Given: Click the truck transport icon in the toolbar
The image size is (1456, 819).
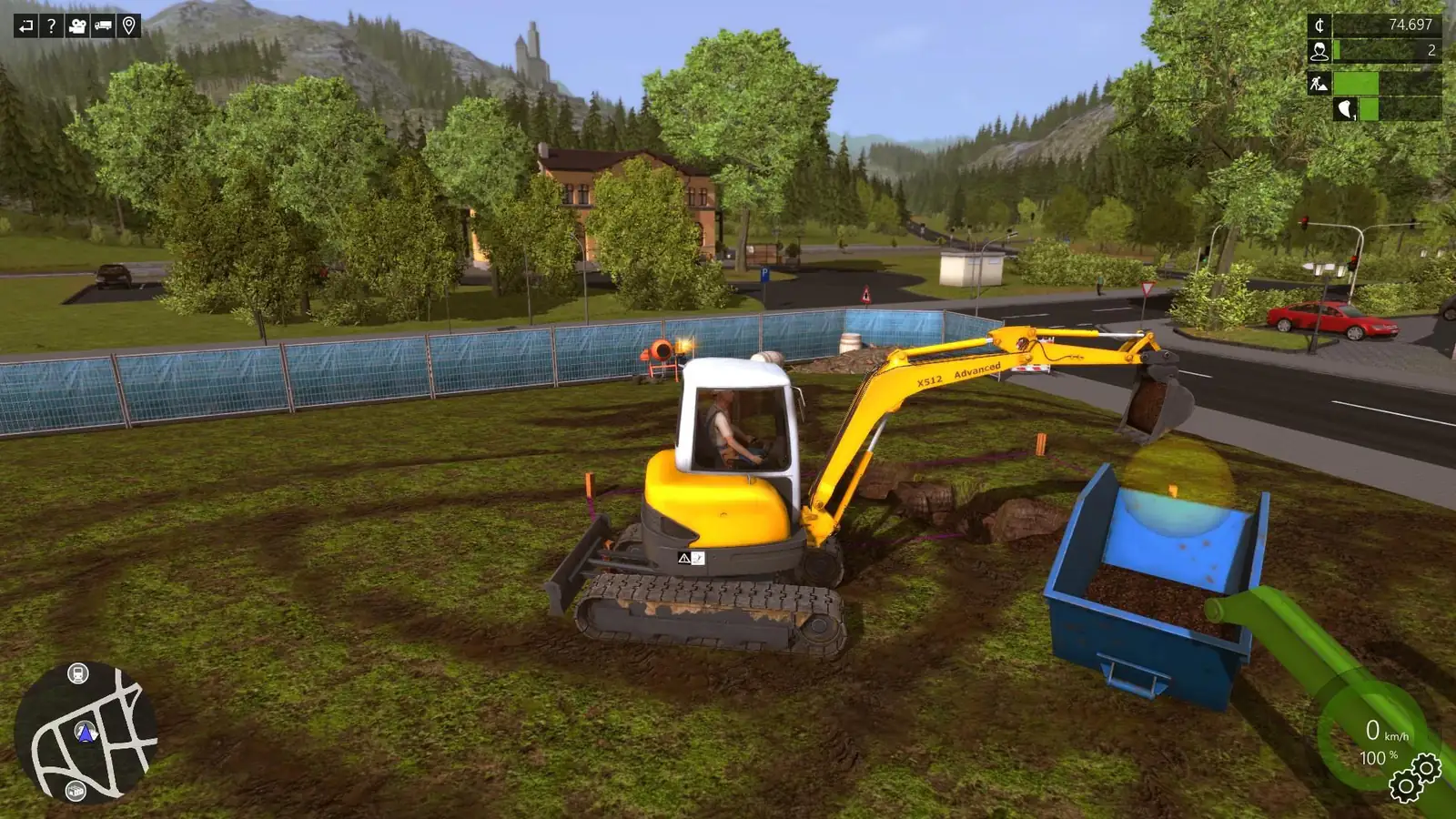Looking at the screenshot, I should pyautogui.click(x=103, y=25).
